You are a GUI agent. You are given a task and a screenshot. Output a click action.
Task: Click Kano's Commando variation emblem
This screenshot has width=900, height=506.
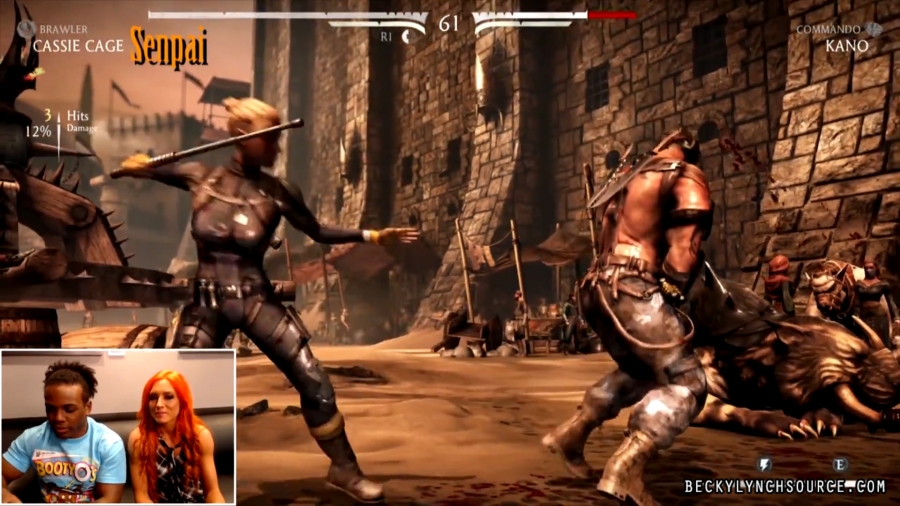point(874,29)
